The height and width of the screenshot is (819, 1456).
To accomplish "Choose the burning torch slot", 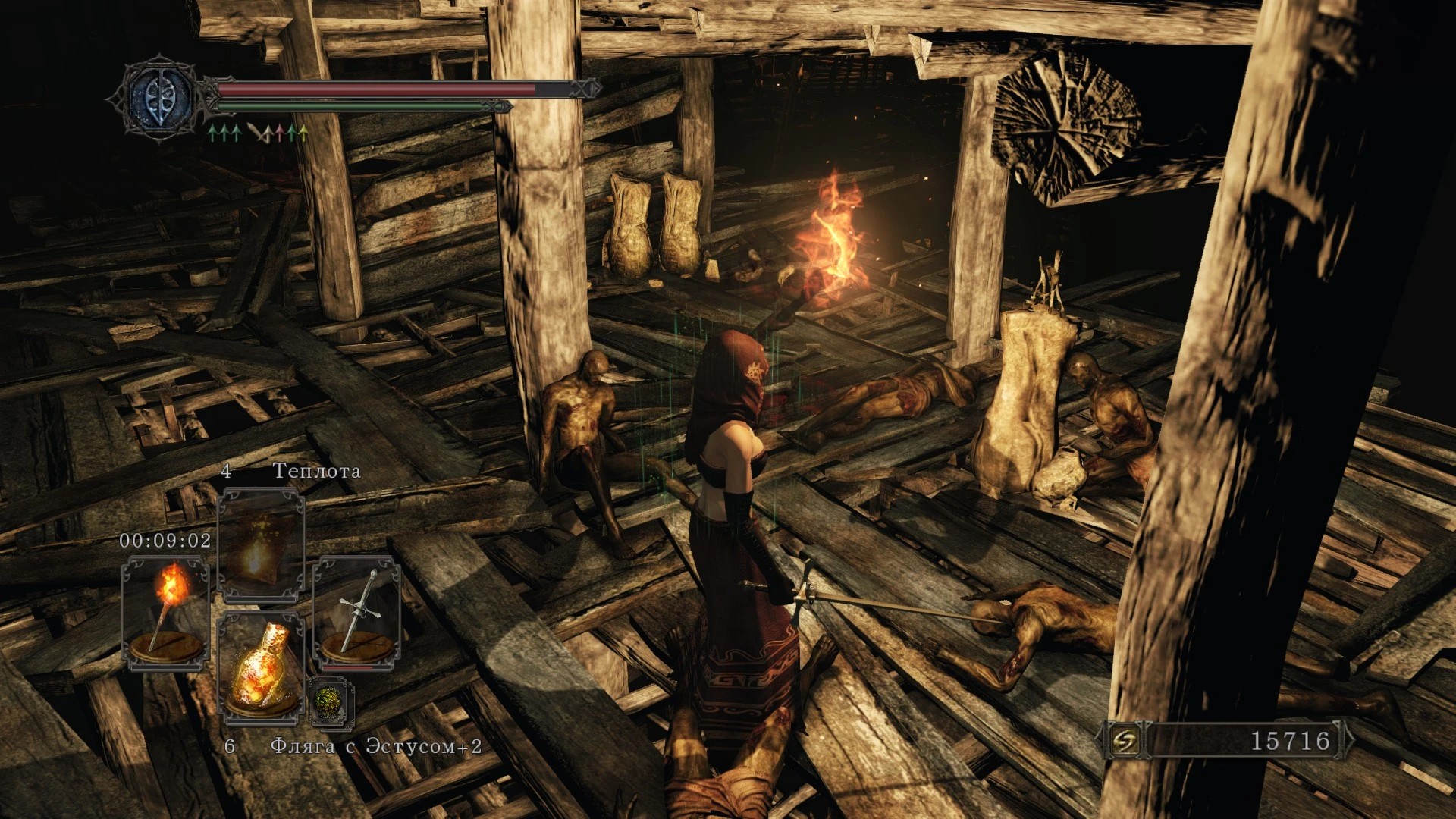I will (166, 613).
